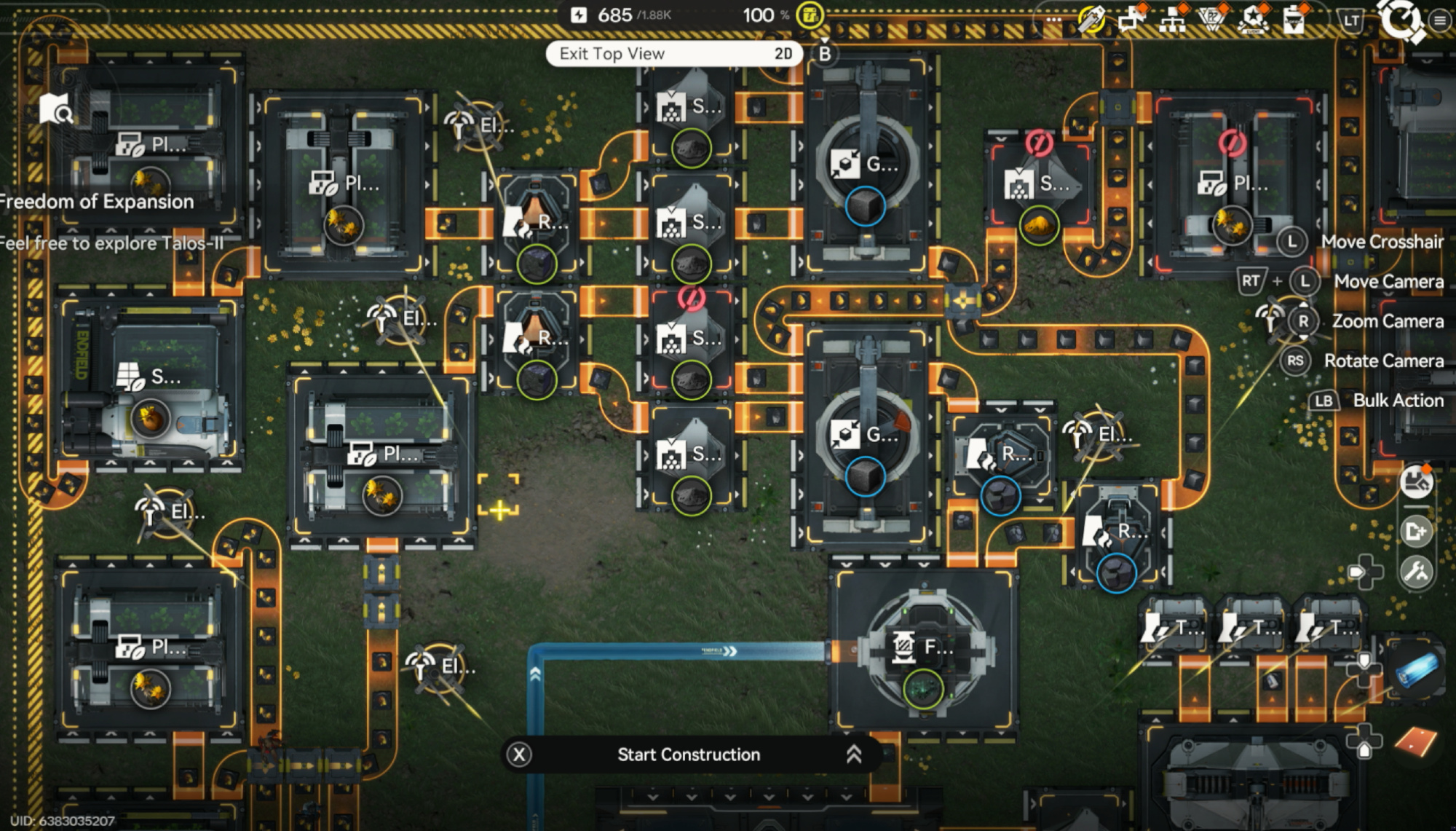Open the chat messages icon
The image size is (1456, 831).
pyautogui.click(x=1131, y=19)
